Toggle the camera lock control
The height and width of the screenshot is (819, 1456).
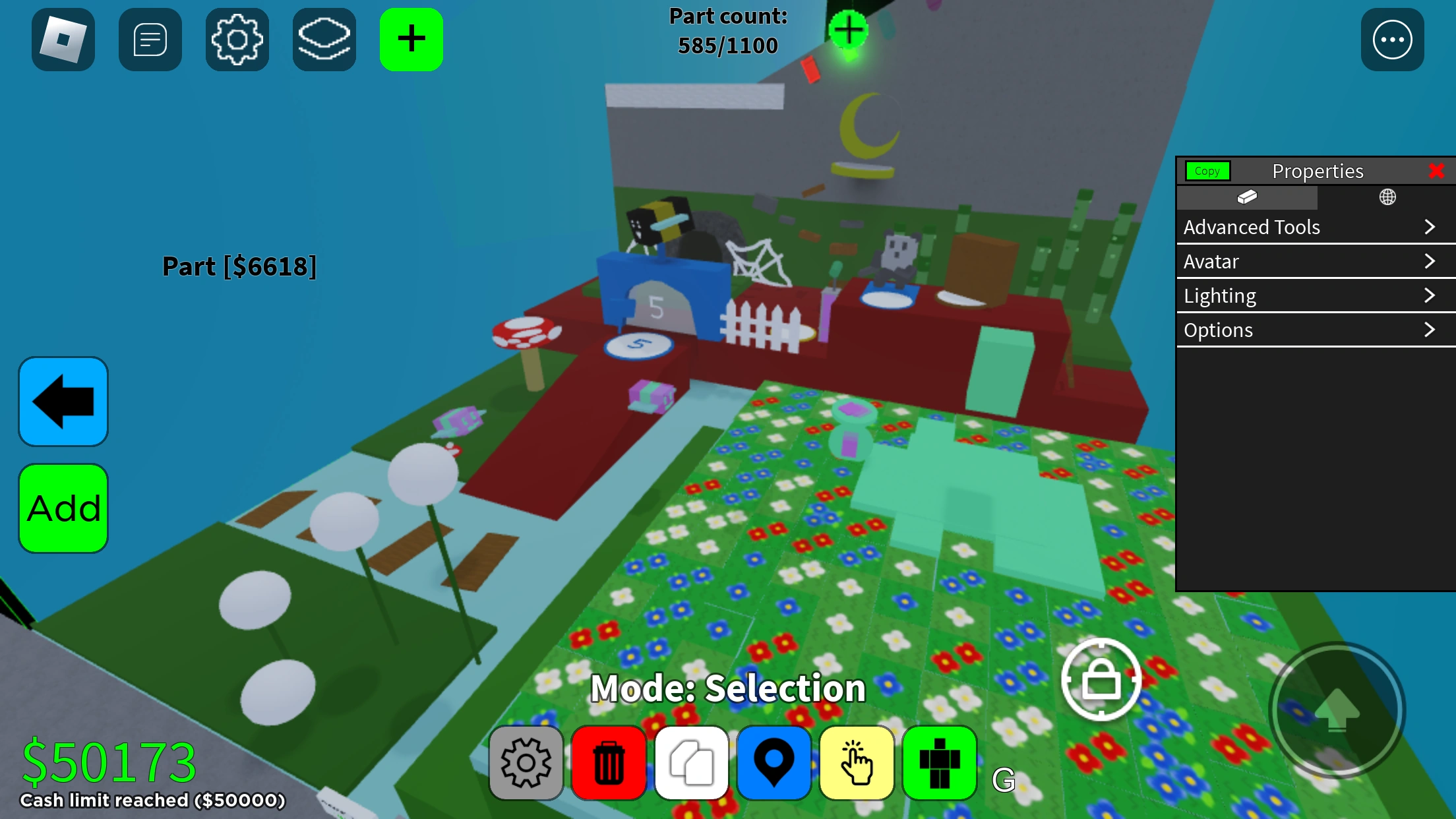(1101, 680)
